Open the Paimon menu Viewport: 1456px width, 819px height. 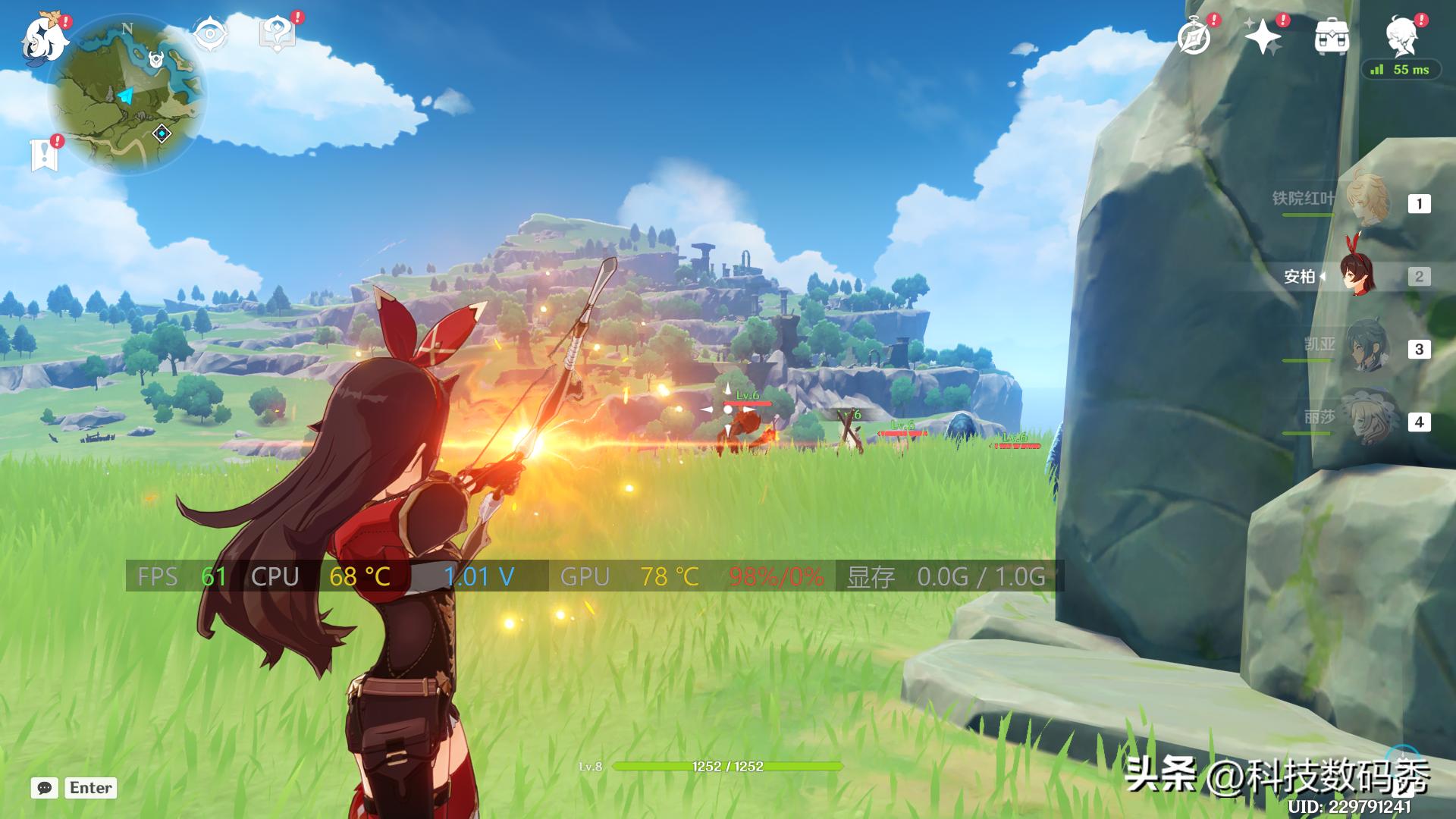pyautogui.click(x=45, y=38)
